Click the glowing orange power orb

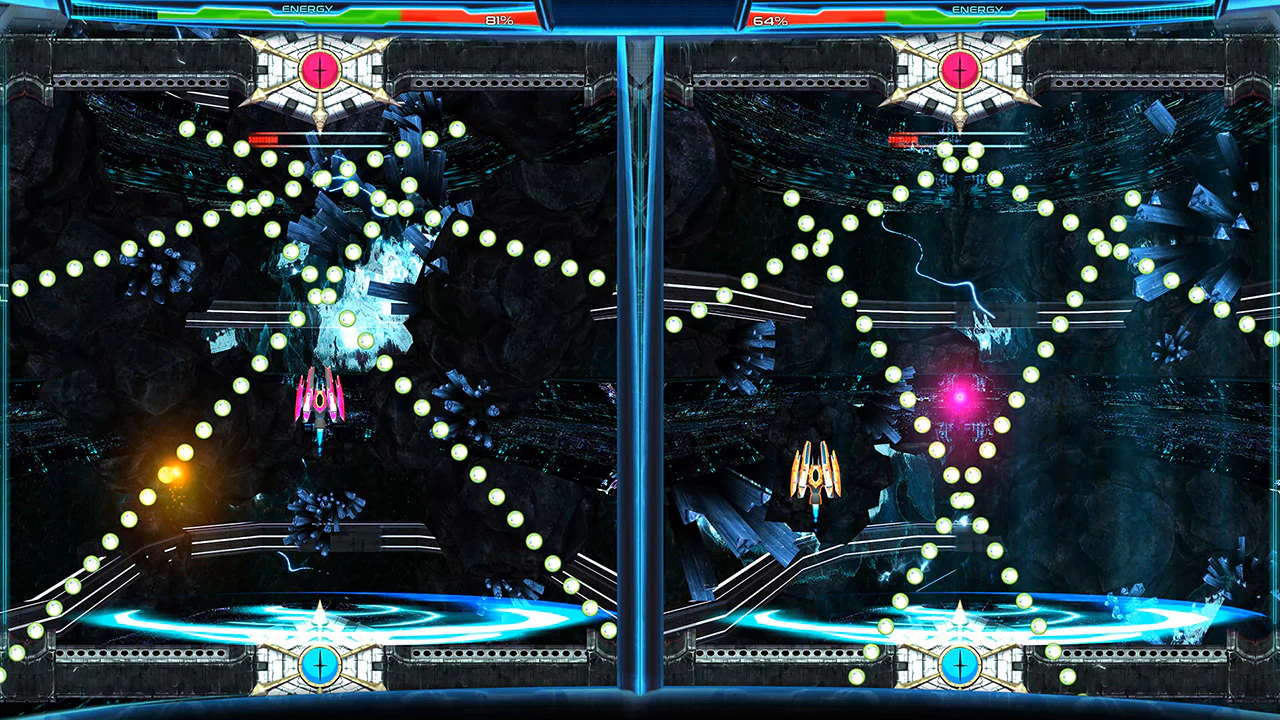tap(178, 470)
